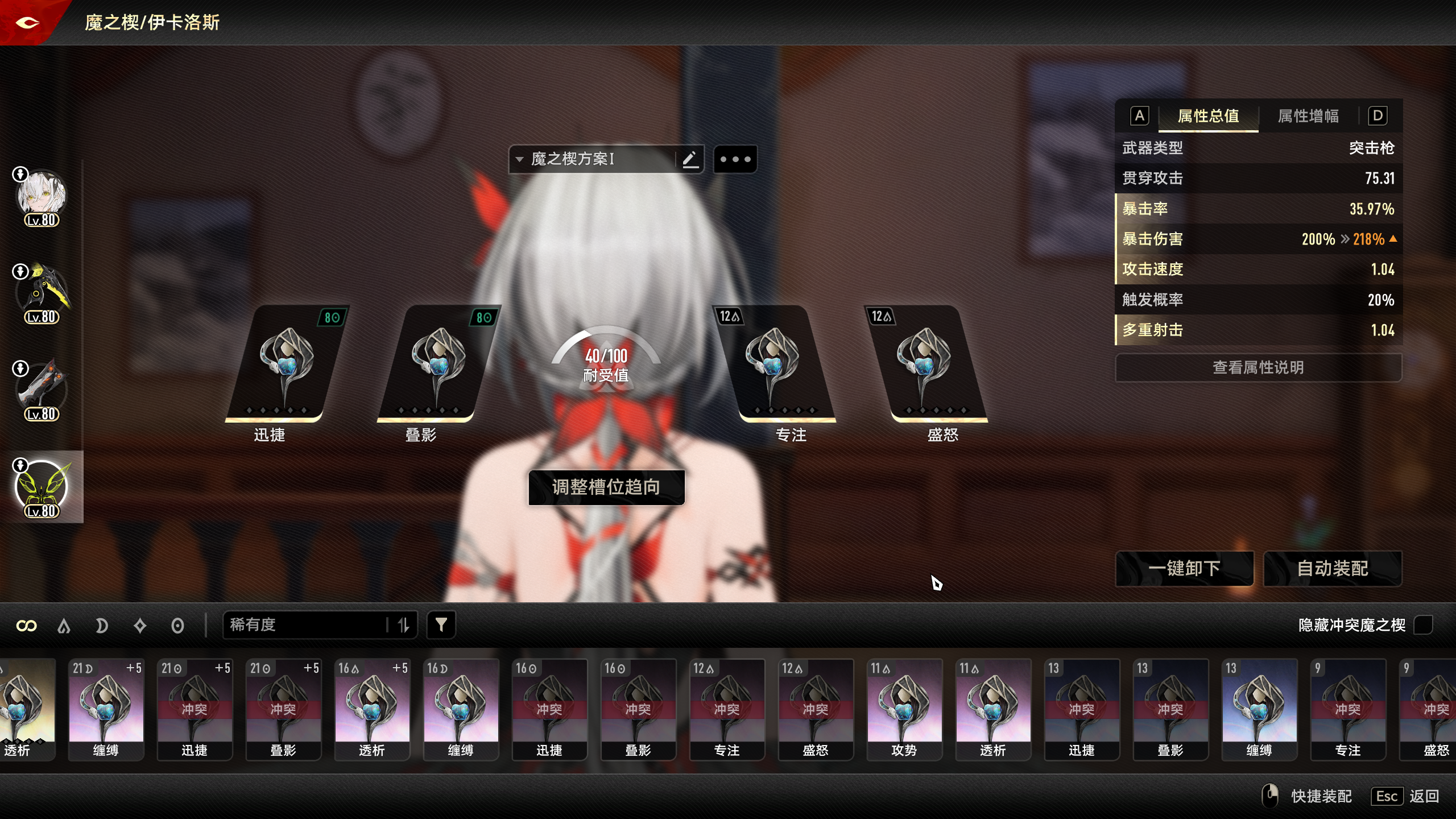Select the triangle slot-type filter icon
Screen dimensions: 1456x819
coord(64,624)
